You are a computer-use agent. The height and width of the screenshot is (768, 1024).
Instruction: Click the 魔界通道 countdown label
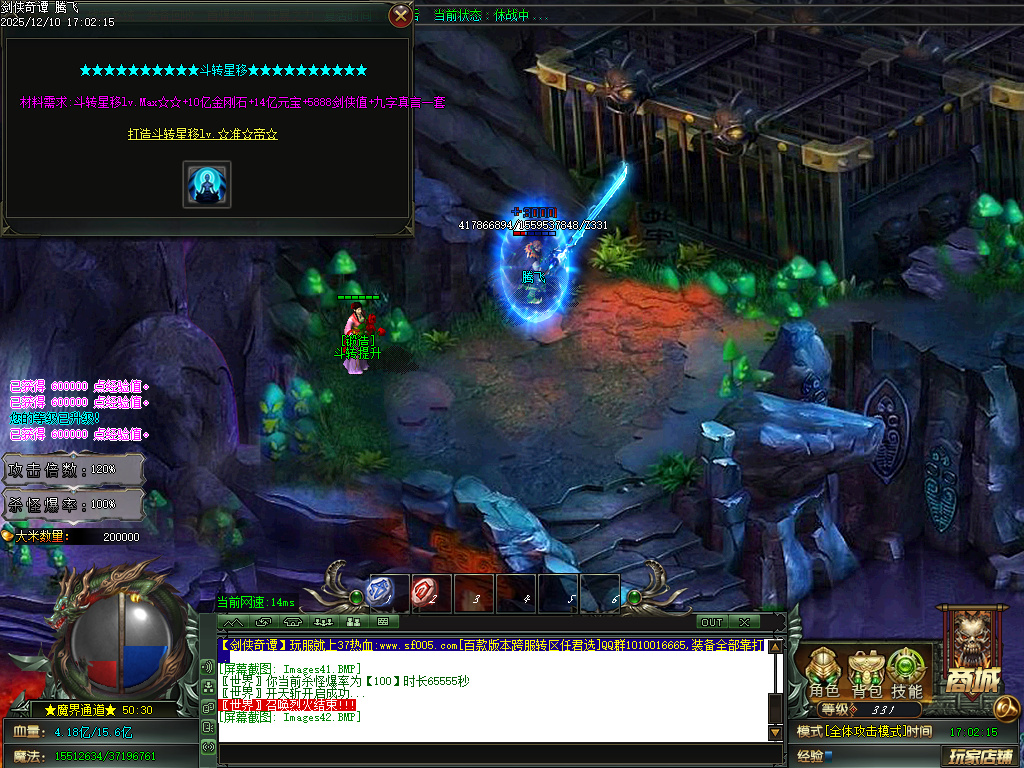[x=97, y=710]
